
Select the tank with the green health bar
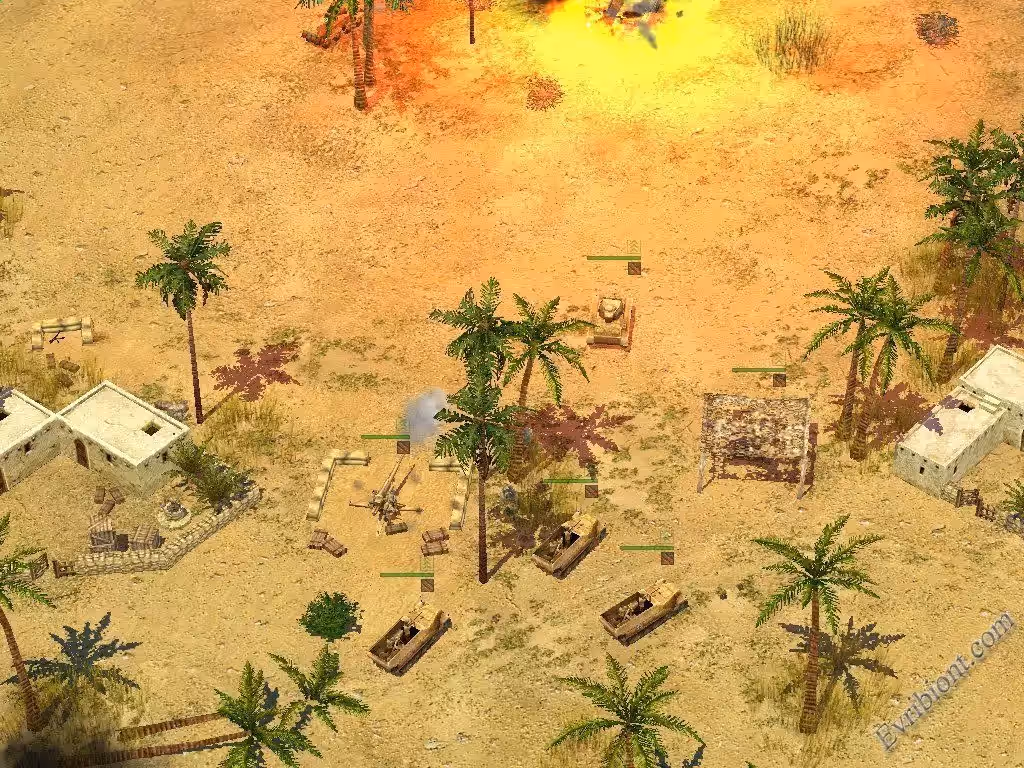point(611,320)
